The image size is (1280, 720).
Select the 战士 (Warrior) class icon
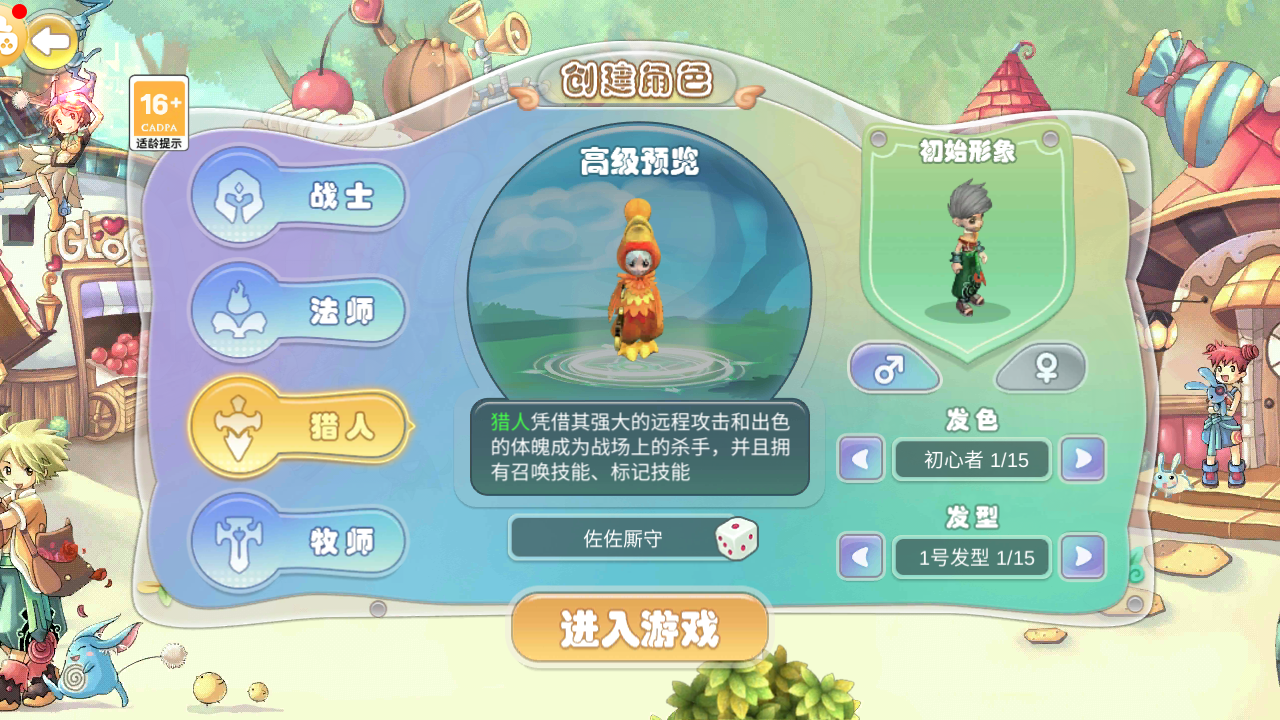[238, 196]
